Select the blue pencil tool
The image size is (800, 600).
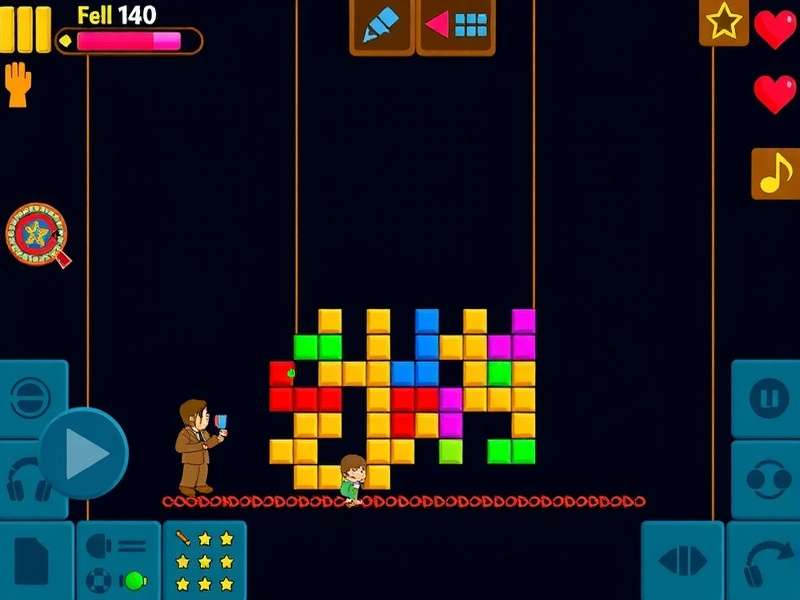(381, 26)
